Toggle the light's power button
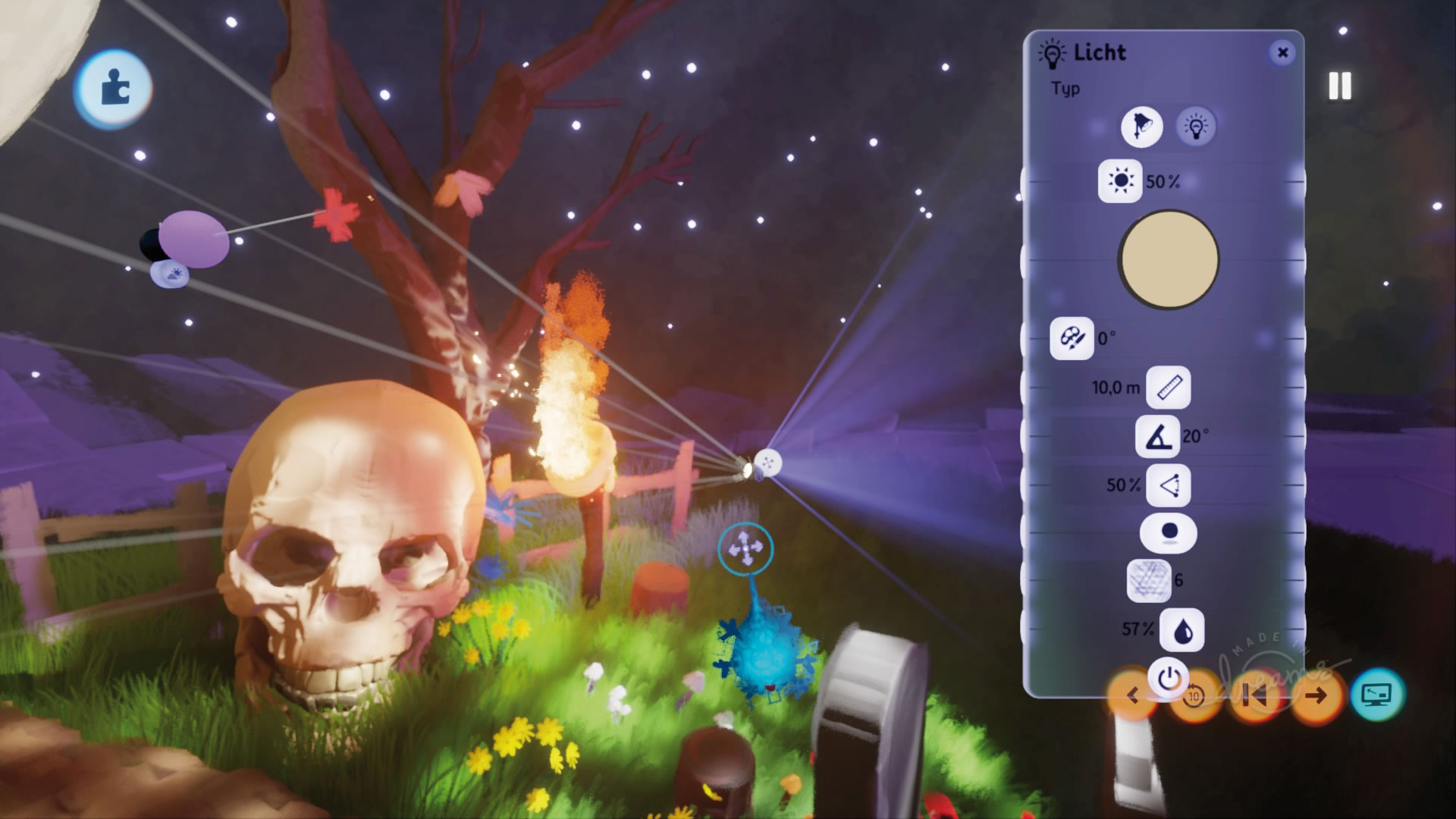 [1169, 677]
